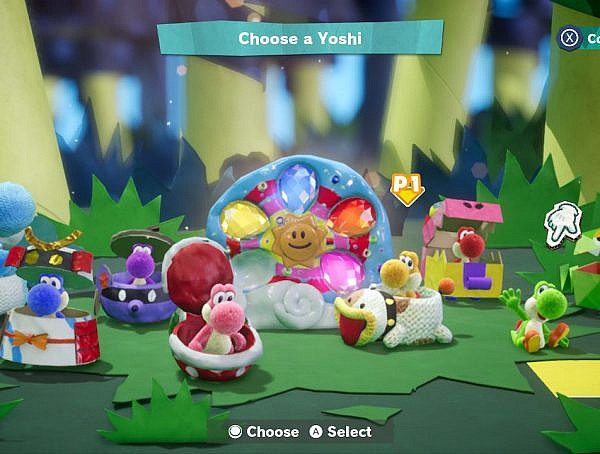Select the red Yoshi in the cardboard box
The width and height of the screenshot is (600, 454).
tap(467, 244)
